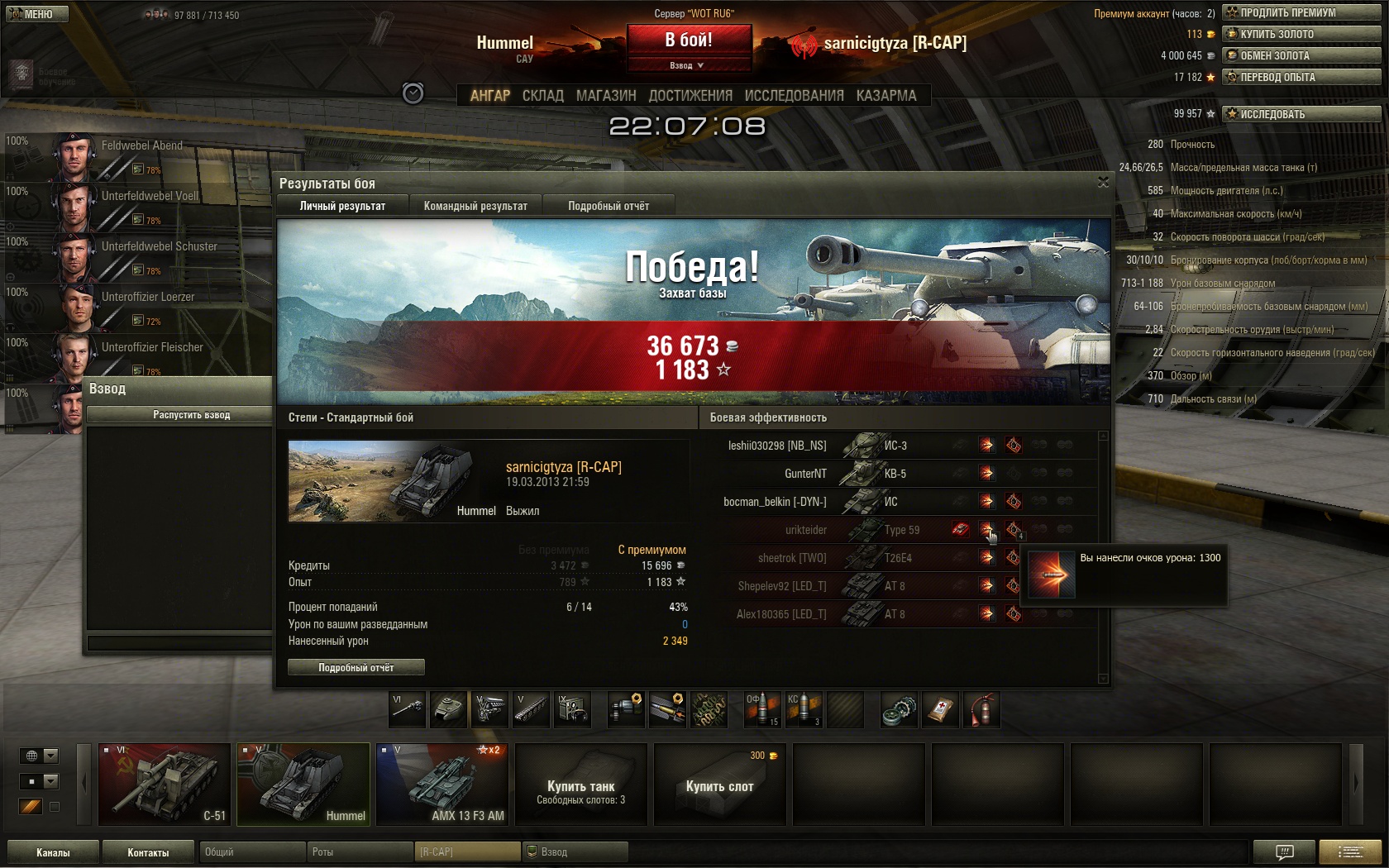The width and height of the screenshot is (1389, 868).
Task: Click ПЕРЕВОД ОПЫТА button
Action: [1301, 77]
